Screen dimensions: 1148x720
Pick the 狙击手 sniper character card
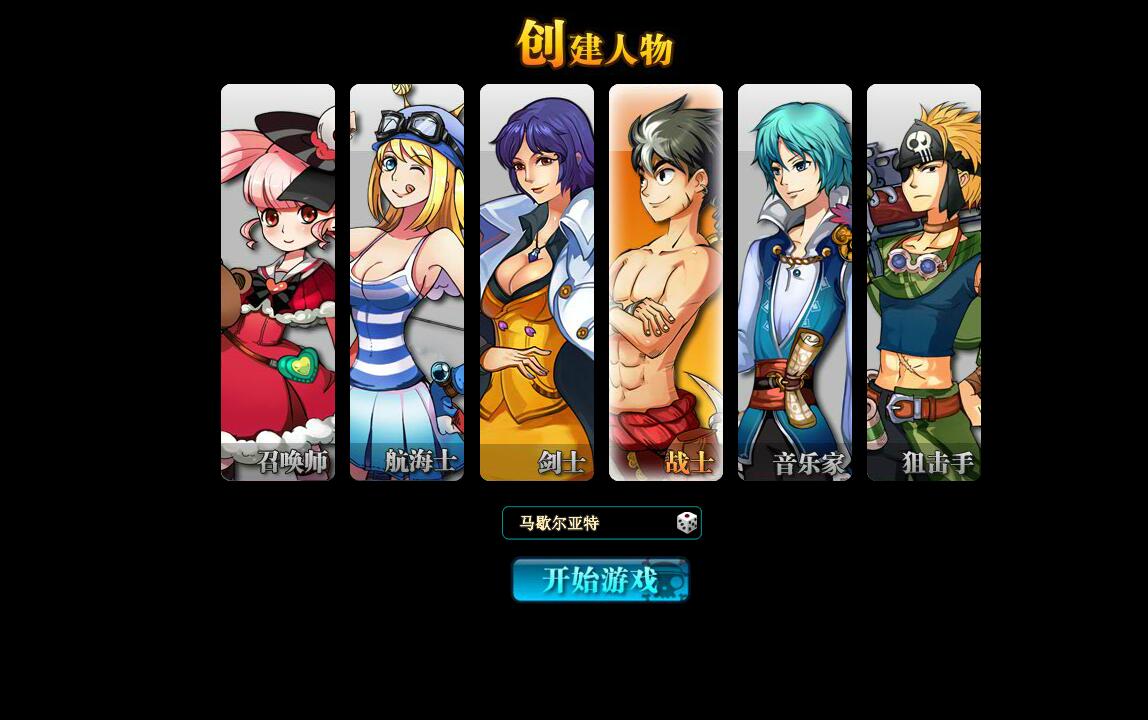(924, 282)
